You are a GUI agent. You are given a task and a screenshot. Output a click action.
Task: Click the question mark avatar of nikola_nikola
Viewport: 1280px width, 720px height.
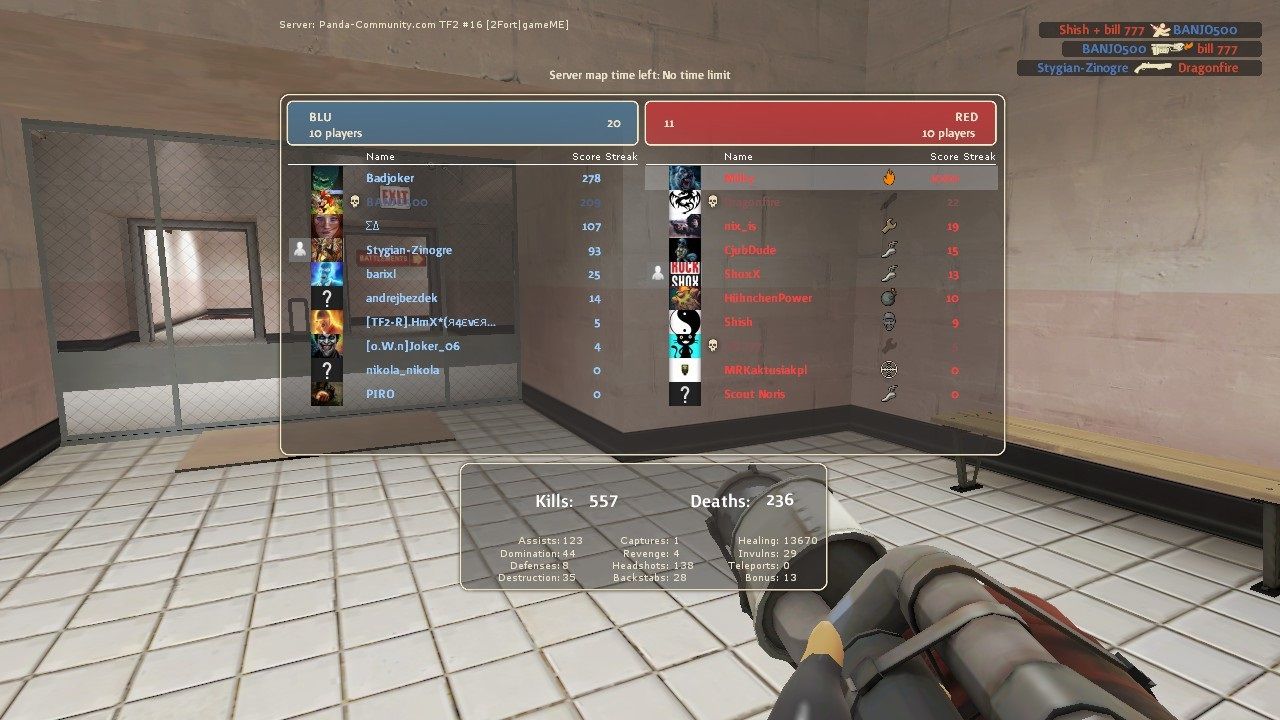pyautogui.click(x=325, y=370)
